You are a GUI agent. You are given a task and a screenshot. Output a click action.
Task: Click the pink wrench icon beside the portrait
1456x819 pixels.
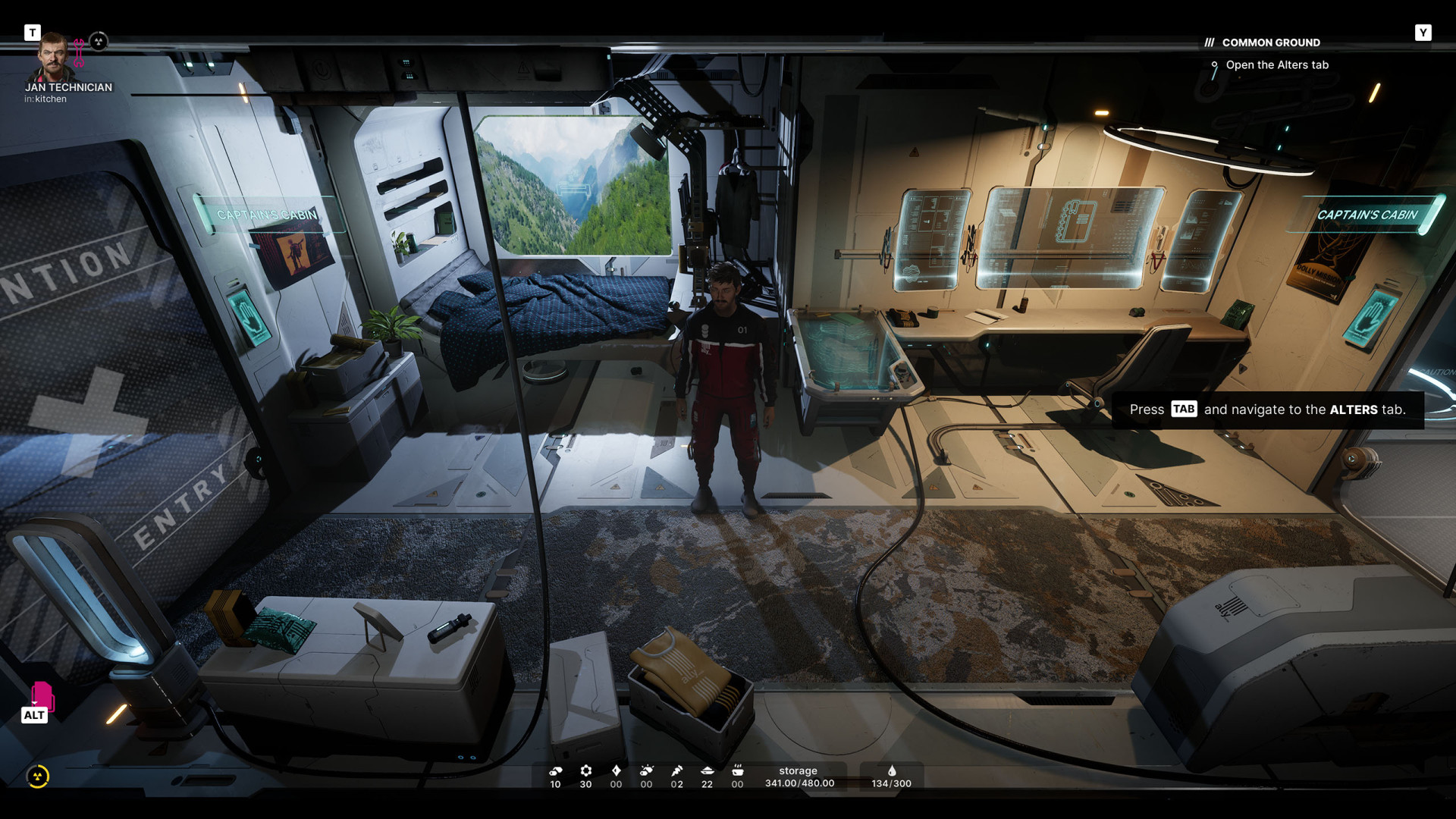point(79,53)
